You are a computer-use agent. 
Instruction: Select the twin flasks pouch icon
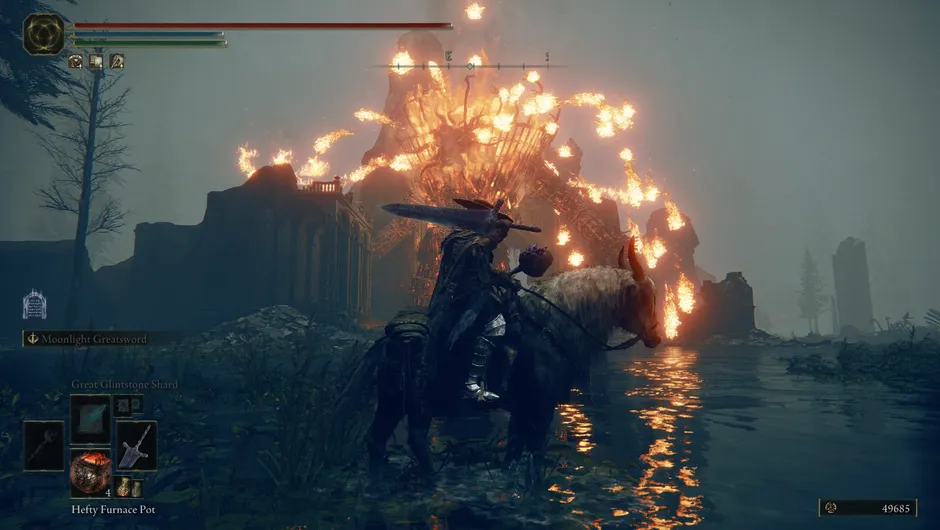coord(129,488)
